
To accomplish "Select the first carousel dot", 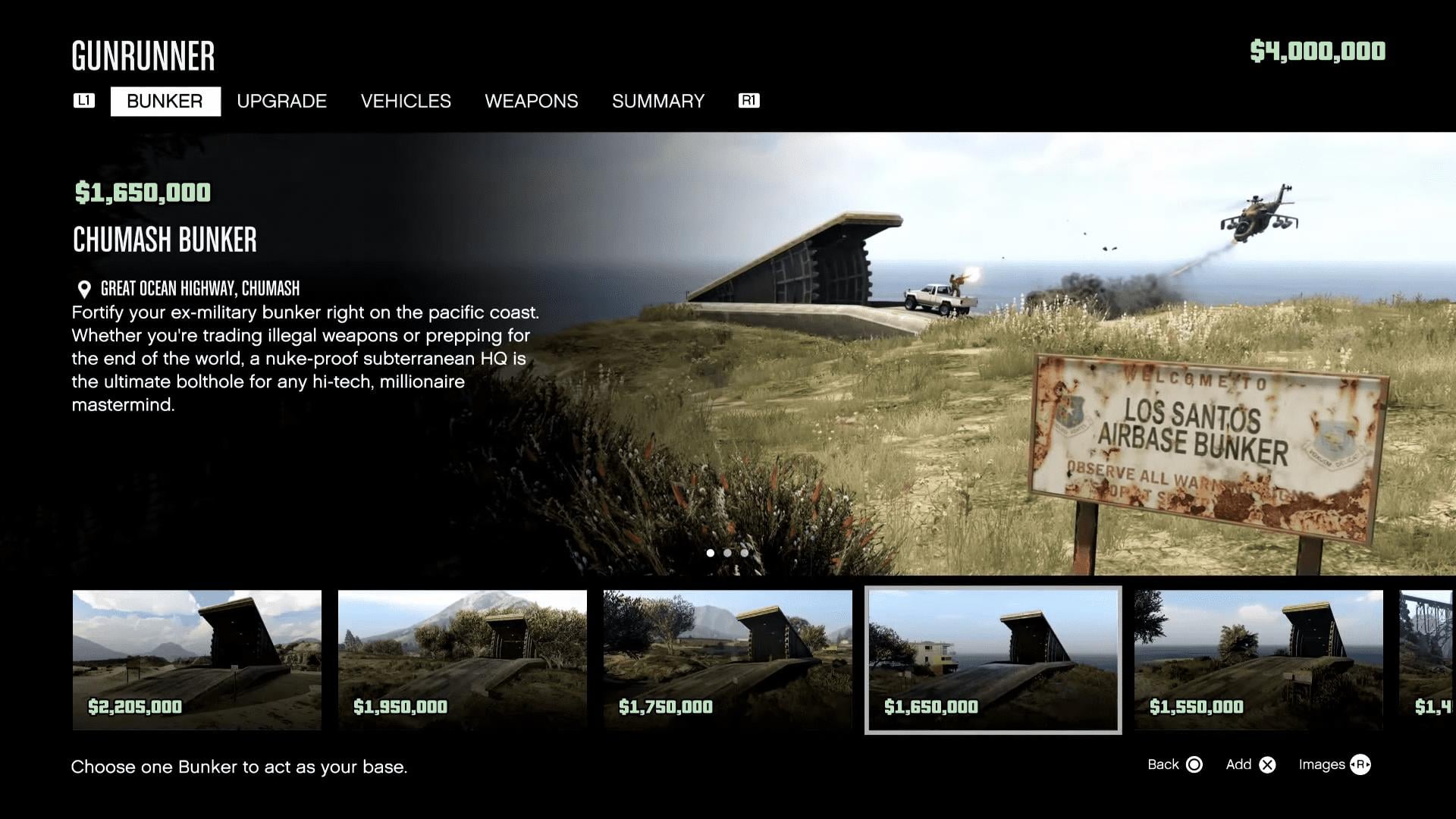I will (x=711, y=553).
